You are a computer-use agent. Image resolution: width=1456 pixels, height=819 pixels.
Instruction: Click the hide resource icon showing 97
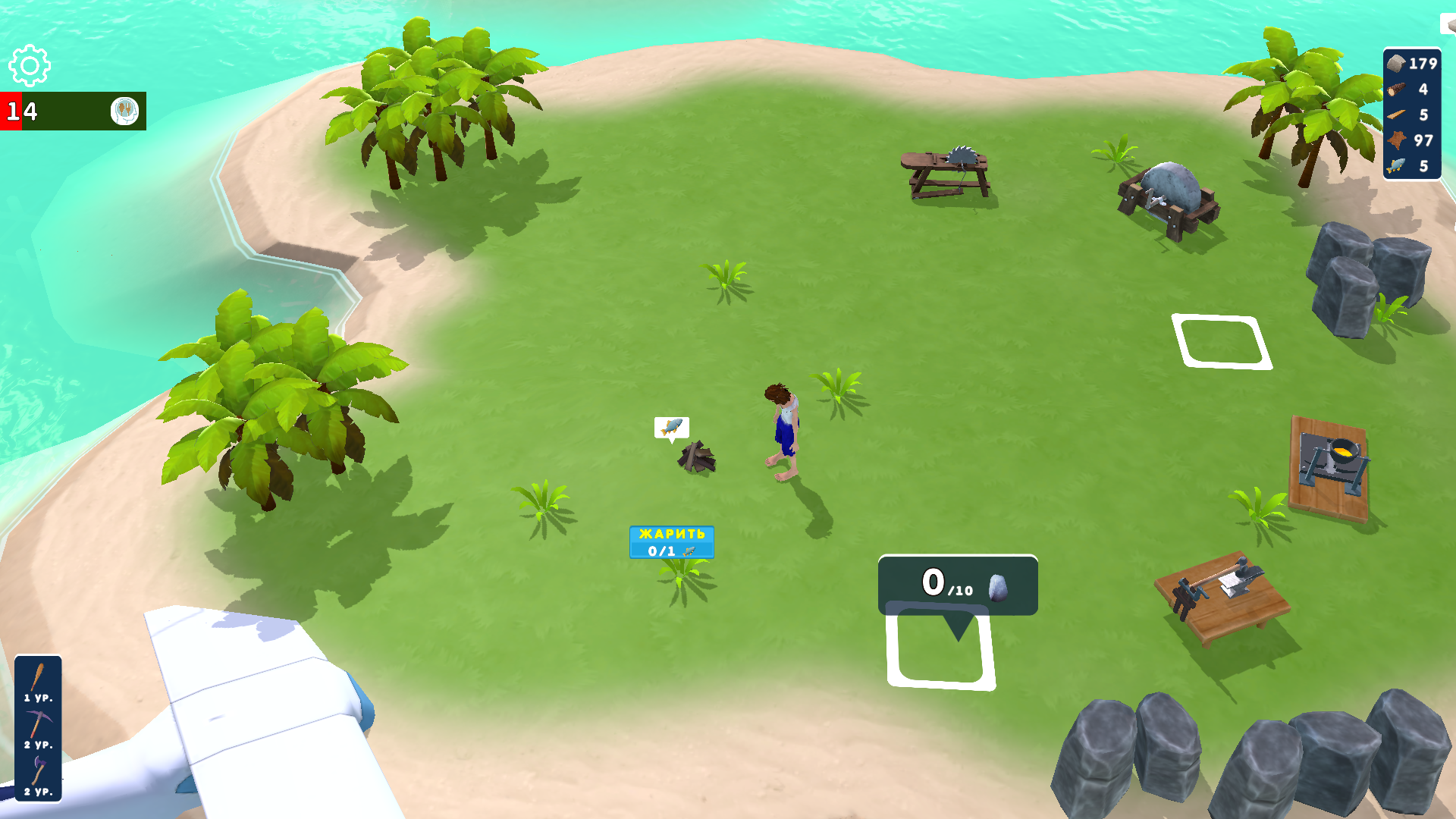pyautogui.click(x=1398, y=140)
